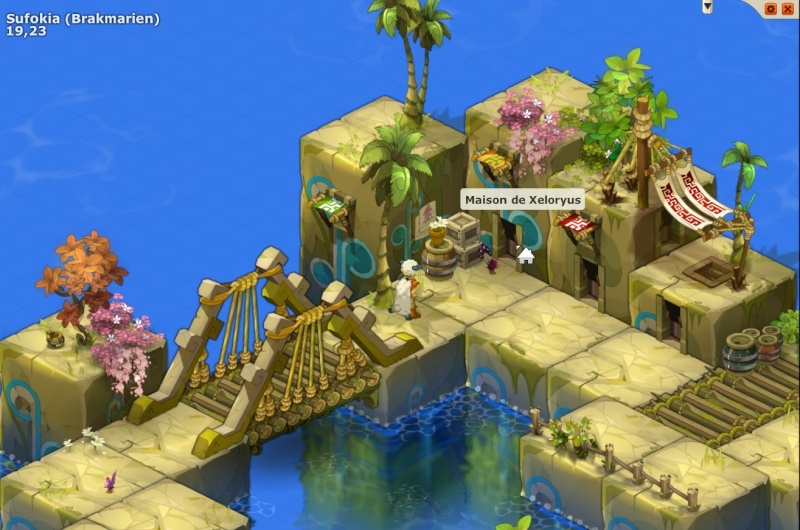Close the game with the orange X

[x=787, y=8]
